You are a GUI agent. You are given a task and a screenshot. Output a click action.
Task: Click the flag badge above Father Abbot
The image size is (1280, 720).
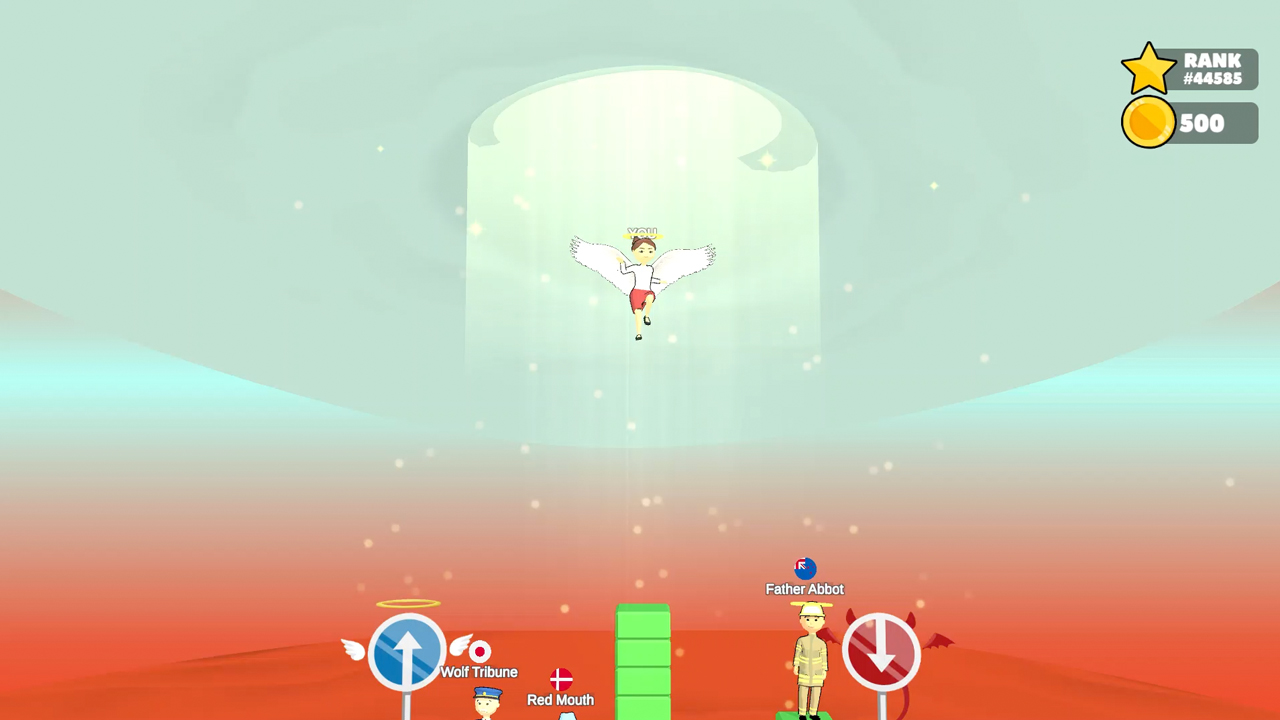pos(803,568)
